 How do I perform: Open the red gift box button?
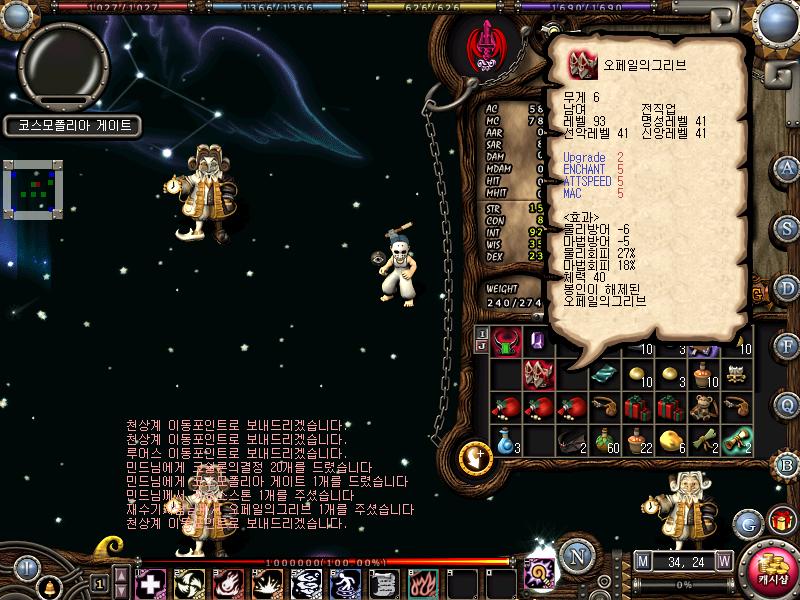click(x=779, y=520)
